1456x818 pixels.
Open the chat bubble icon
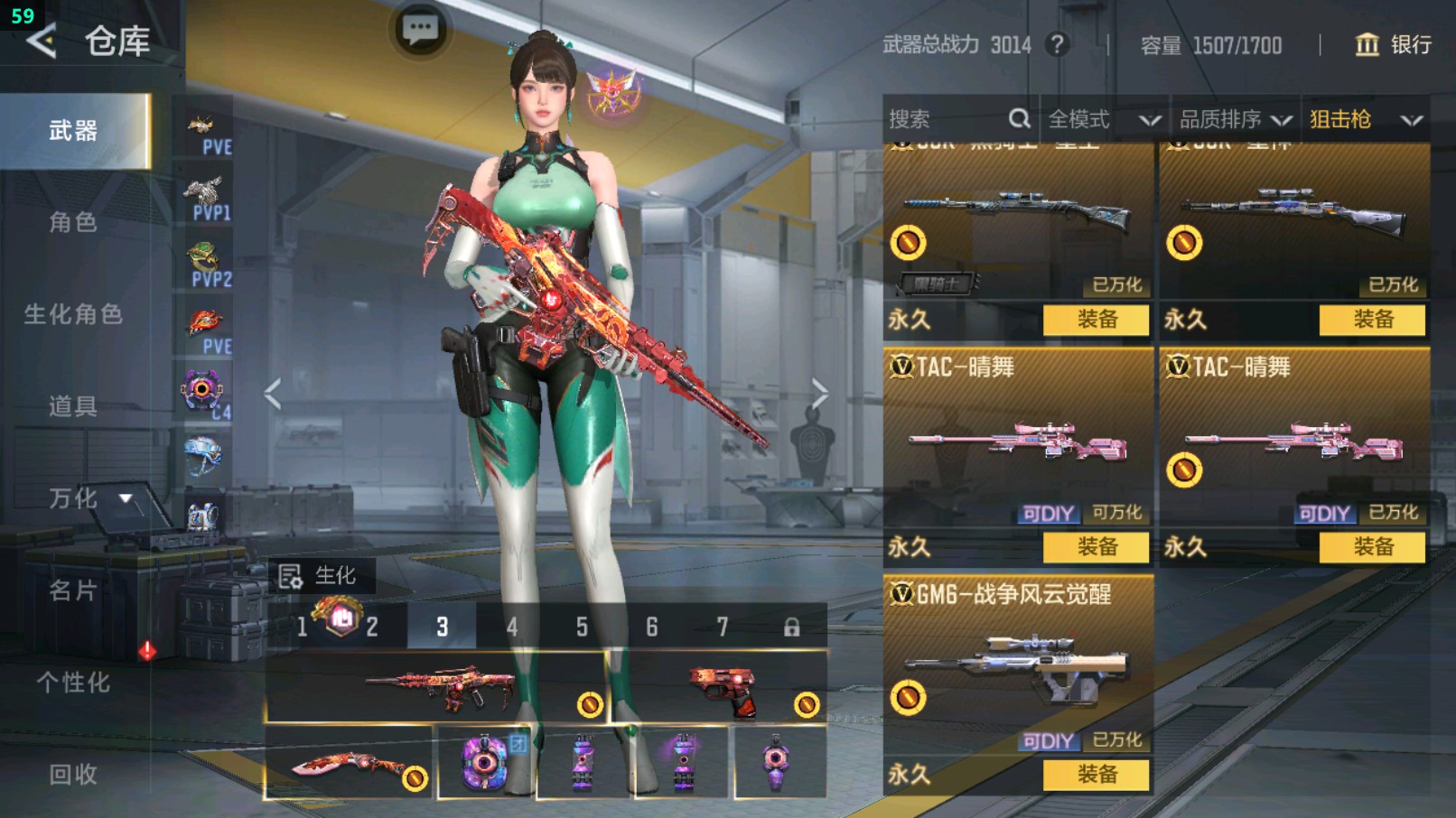(x=420, y=30)
